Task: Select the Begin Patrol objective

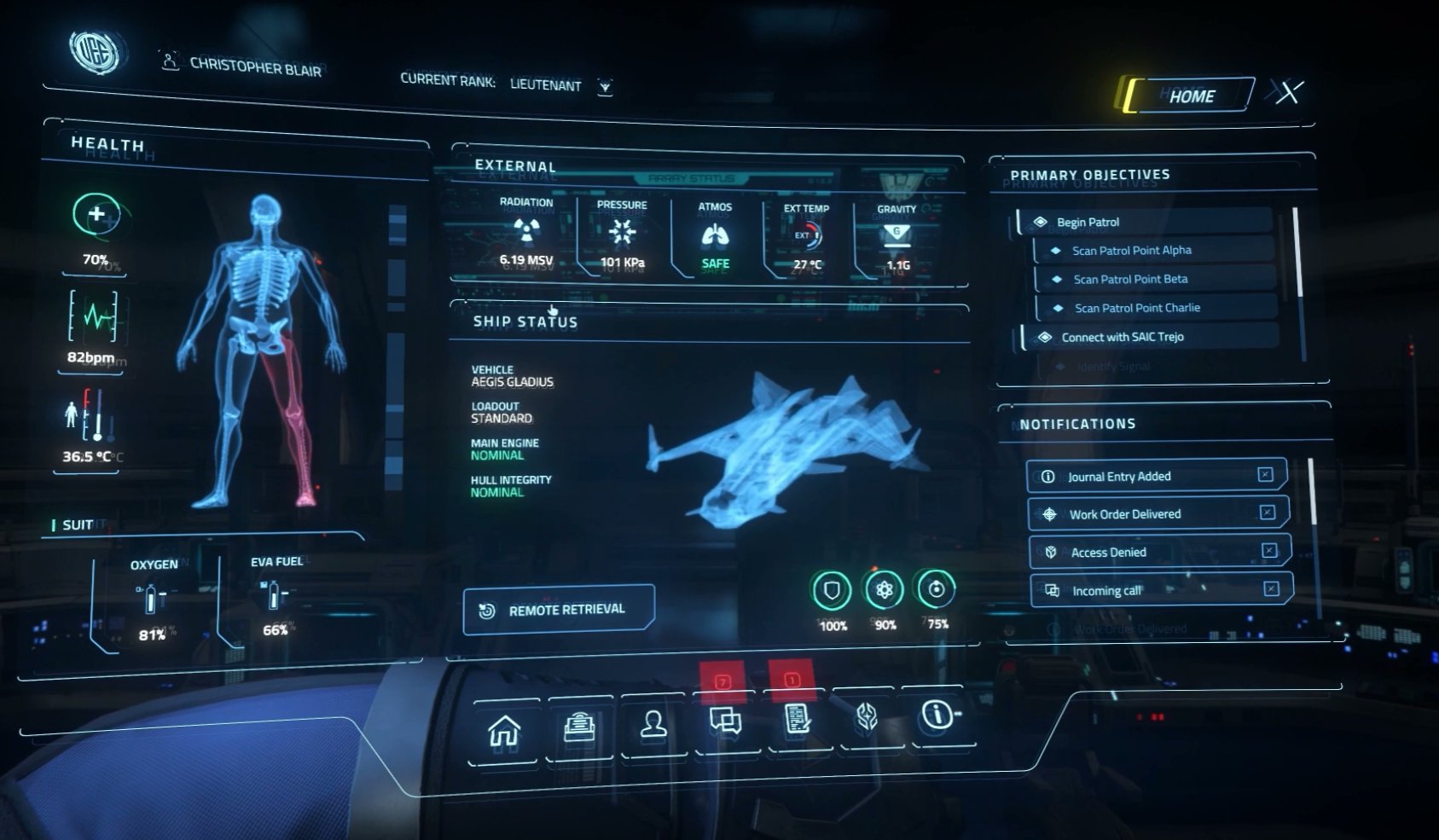Action: click(x=1088, y=222)
